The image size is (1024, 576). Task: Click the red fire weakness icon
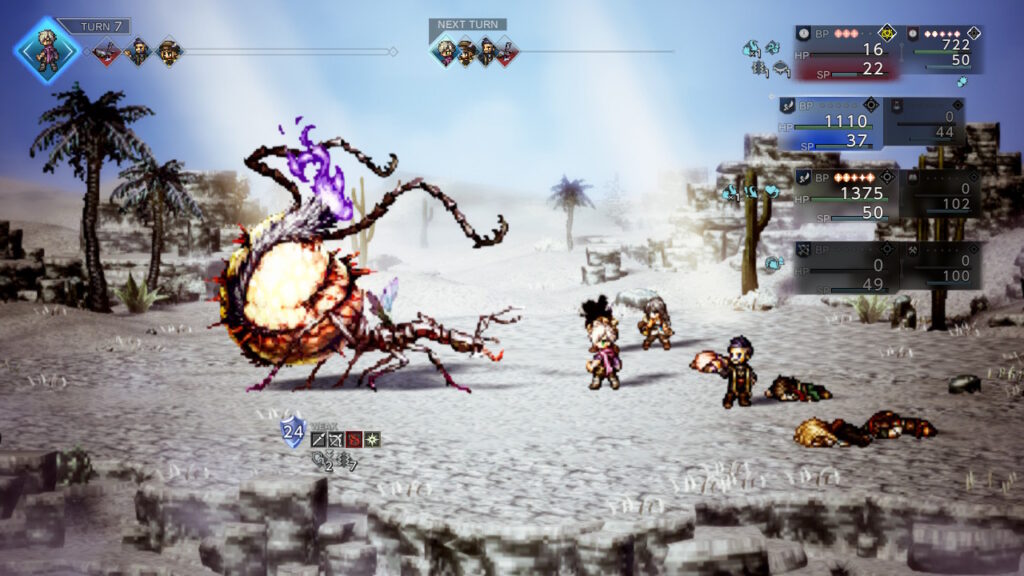[x=354, y=439]
